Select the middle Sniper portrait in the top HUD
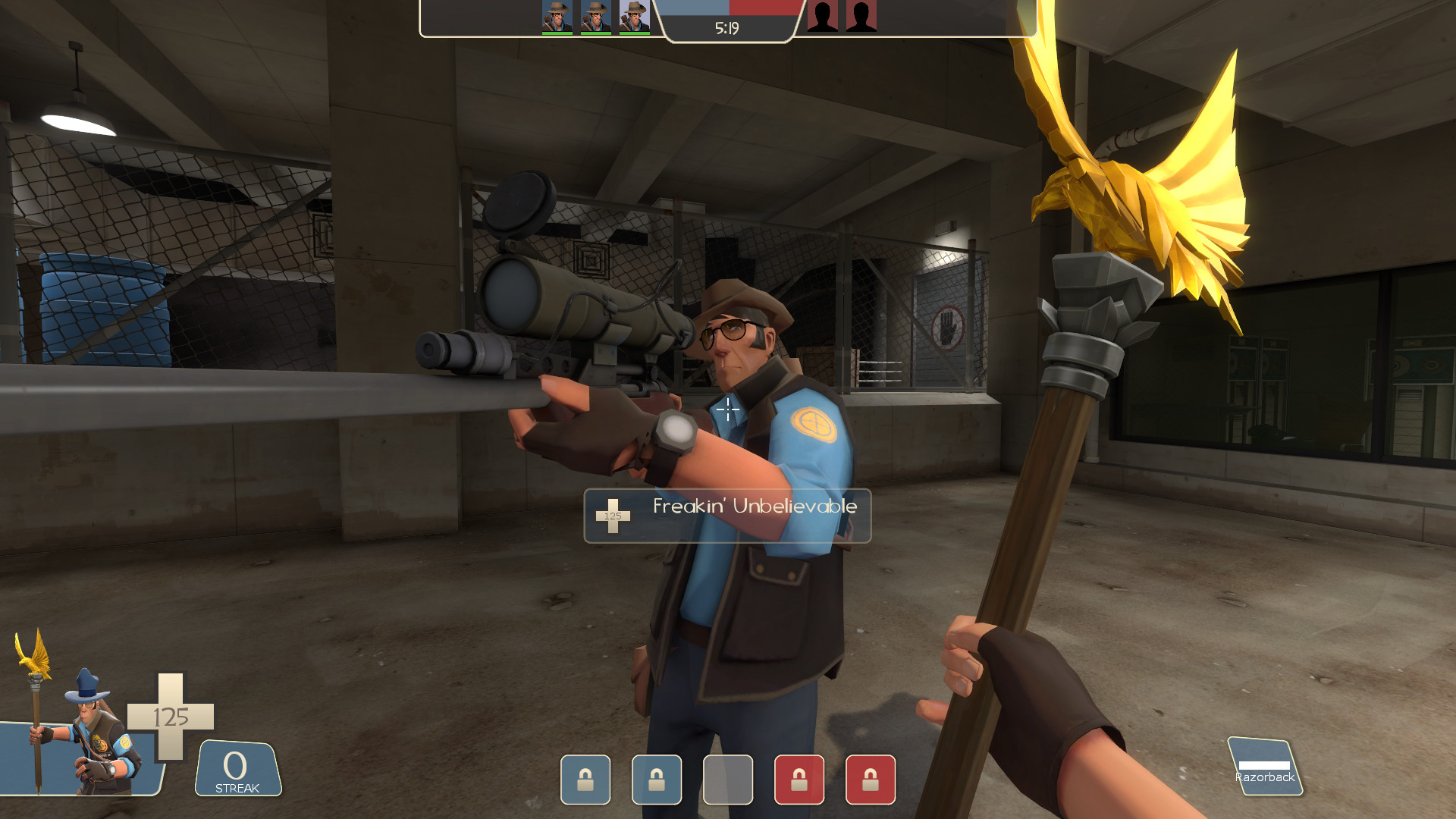The height and width of the screenshot is (819, 1456). point(595,17)
